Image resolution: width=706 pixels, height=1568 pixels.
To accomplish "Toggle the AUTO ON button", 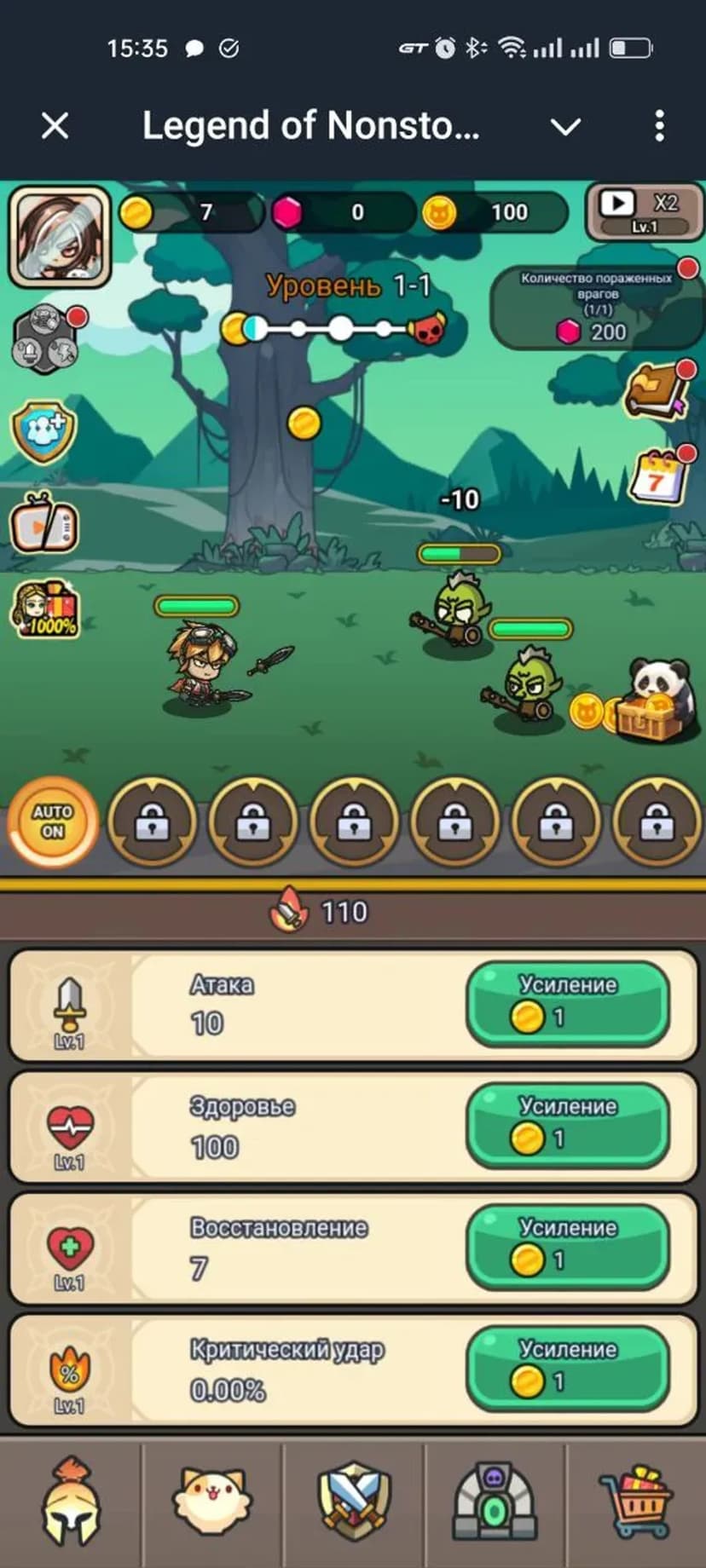I will (x=53, y=821).
